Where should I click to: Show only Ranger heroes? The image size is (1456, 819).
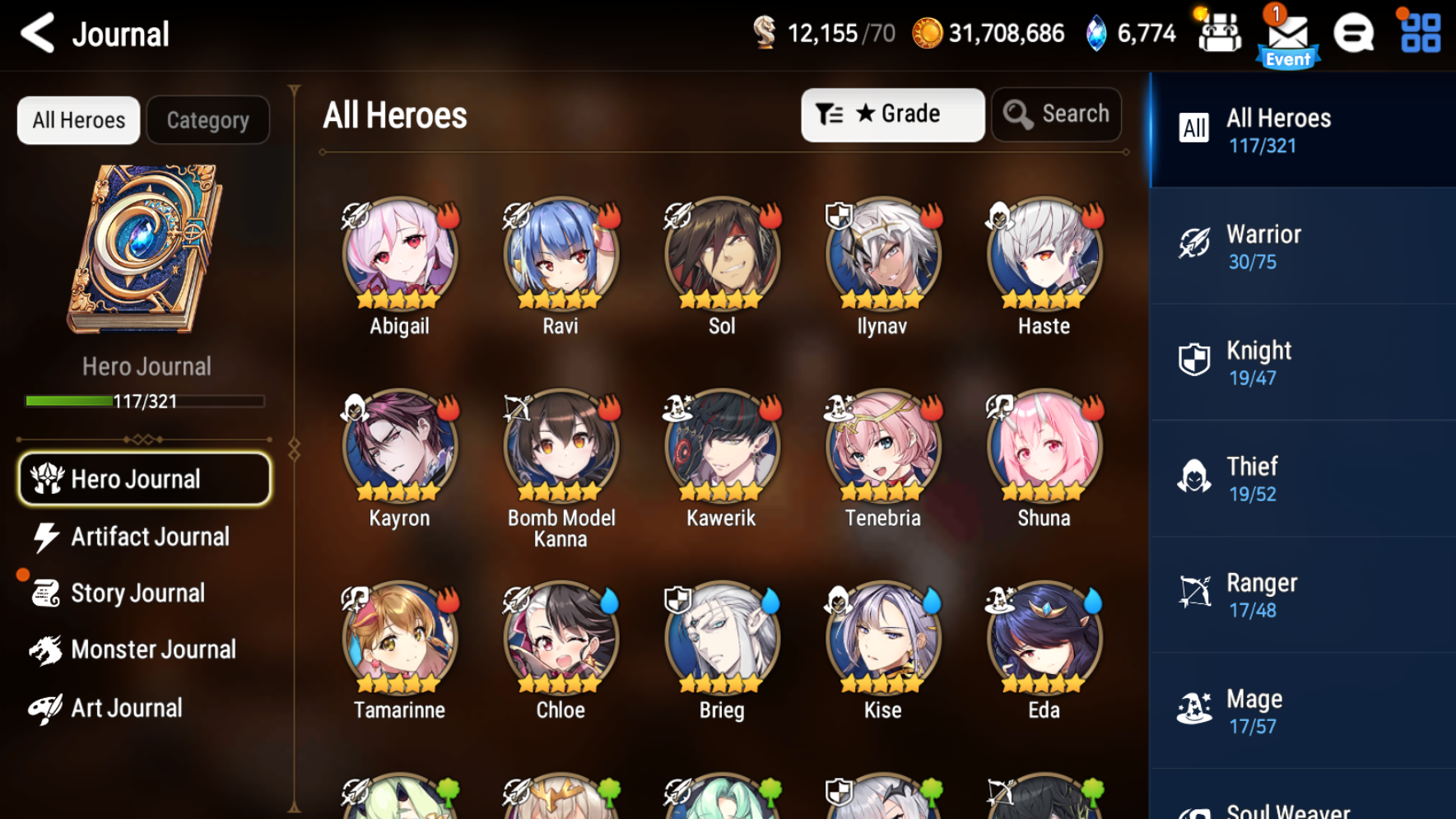1302,595
